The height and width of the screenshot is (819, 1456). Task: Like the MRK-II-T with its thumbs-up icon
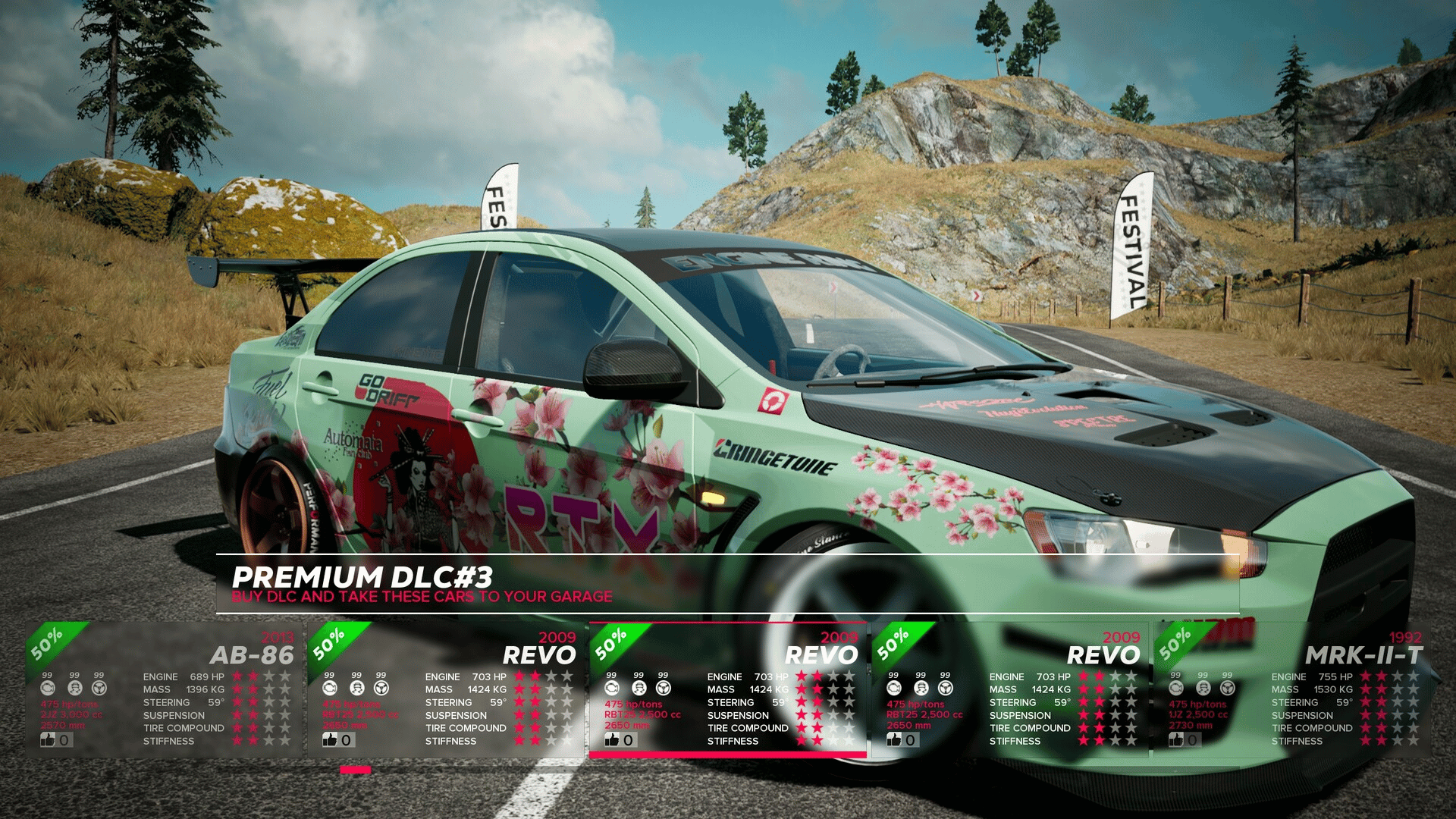pyautogui.click(x=1176, y=740)
